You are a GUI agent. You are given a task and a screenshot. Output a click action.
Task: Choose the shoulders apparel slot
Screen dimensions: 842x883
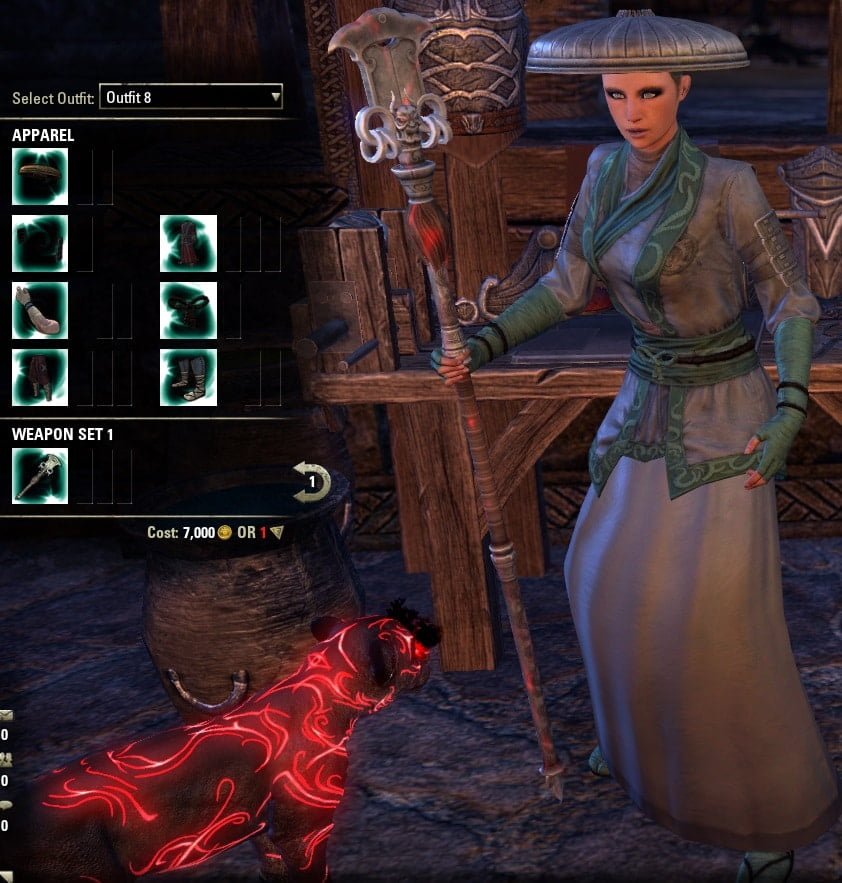click(x=40, y=244)
